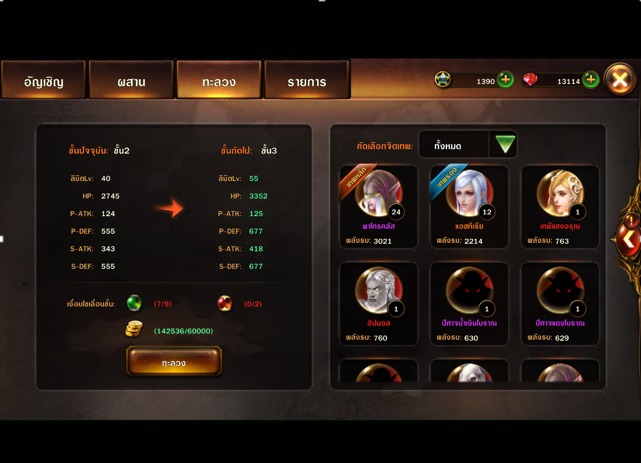
Task: Click the gold coins cost icon
Action: pos(134,329)
